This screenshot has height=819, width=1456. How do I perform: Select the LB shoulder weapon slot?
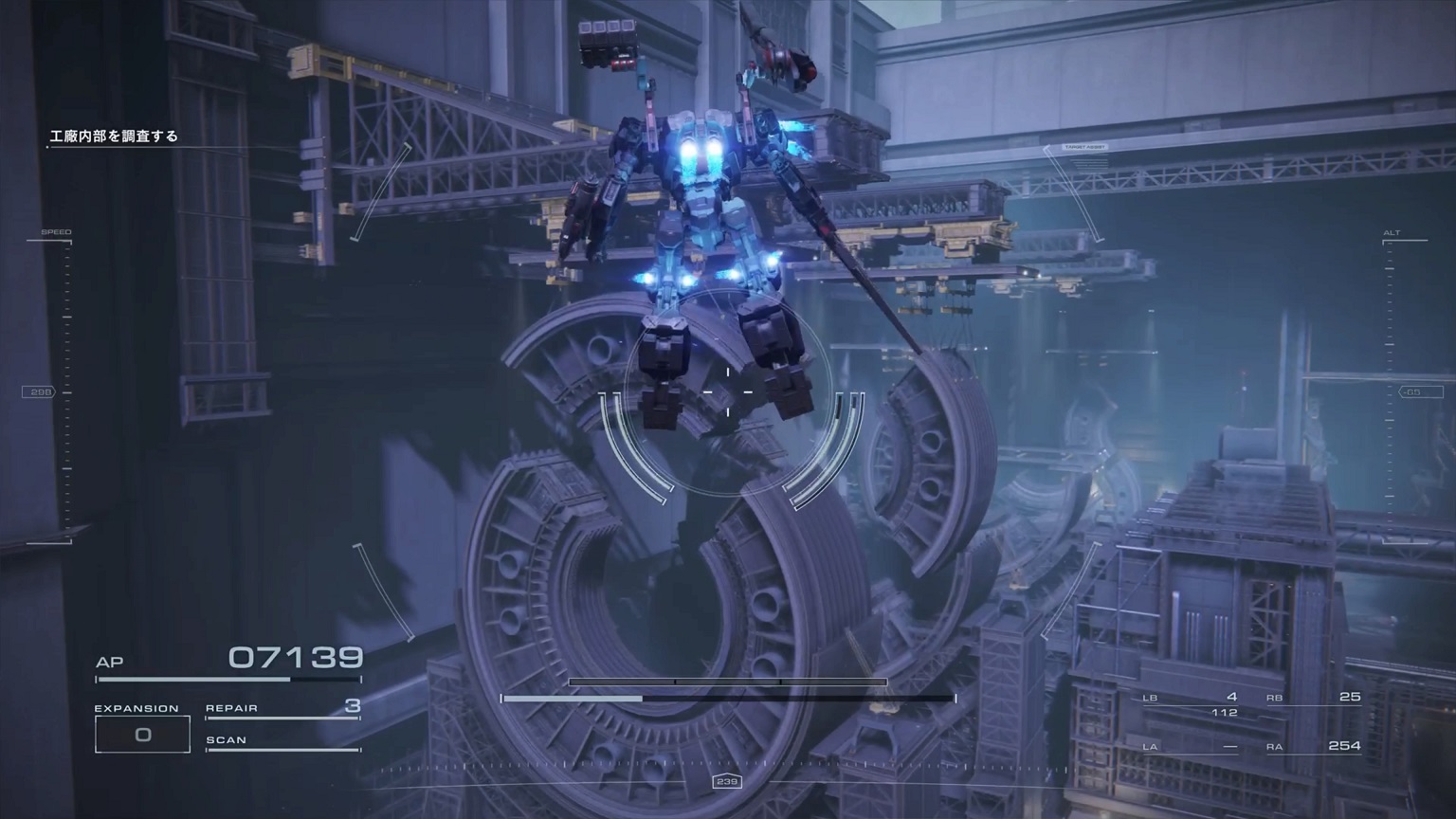pyautogui.click(x=1190, y=698)
